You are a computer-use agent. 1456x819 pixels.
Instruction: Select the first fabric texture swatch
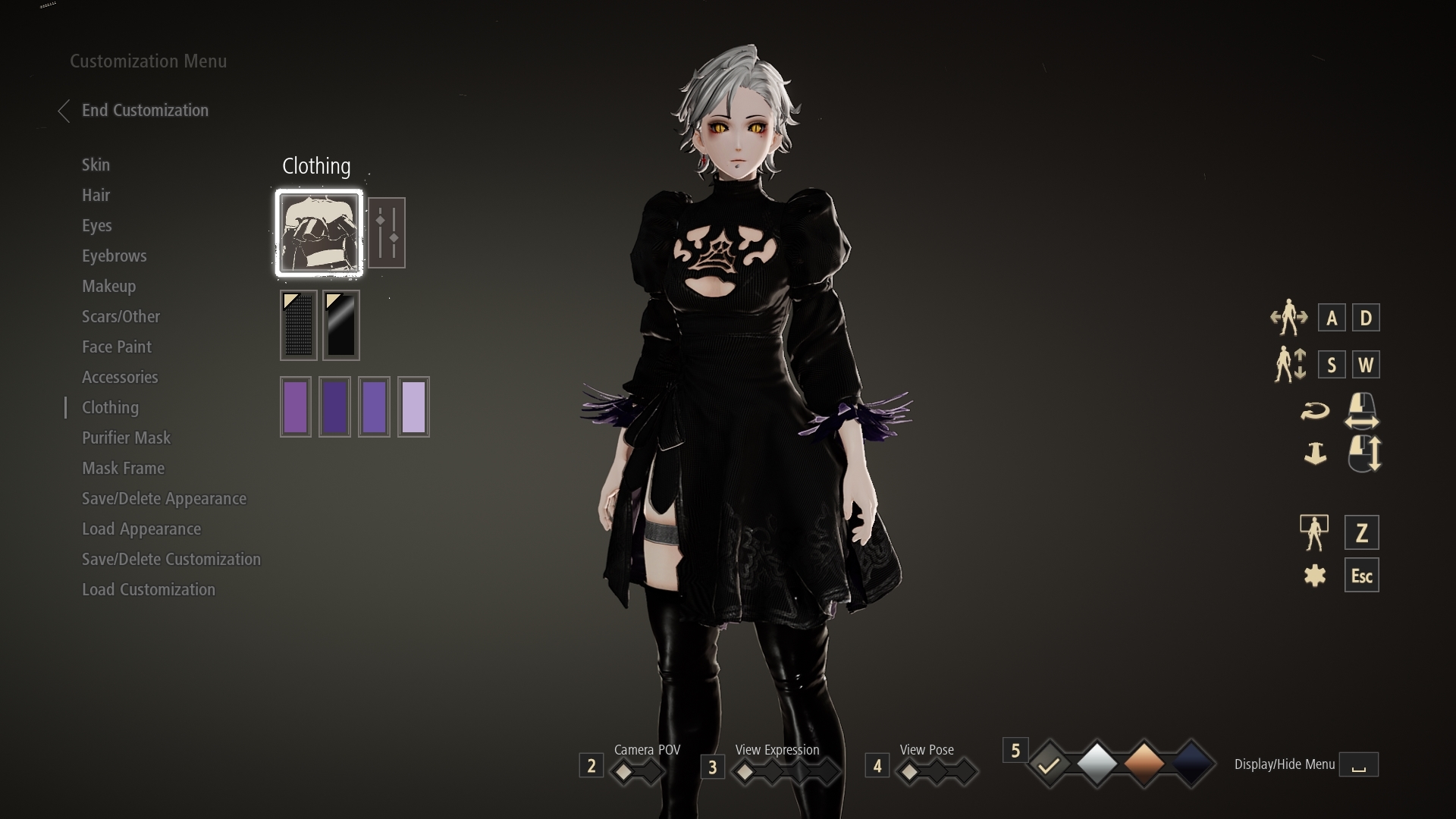298,325
